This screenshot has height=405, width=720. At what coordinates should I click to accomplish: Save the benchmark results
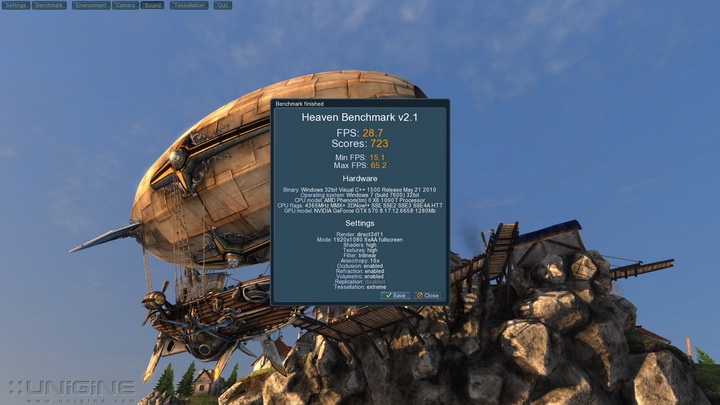pos(395,295)
